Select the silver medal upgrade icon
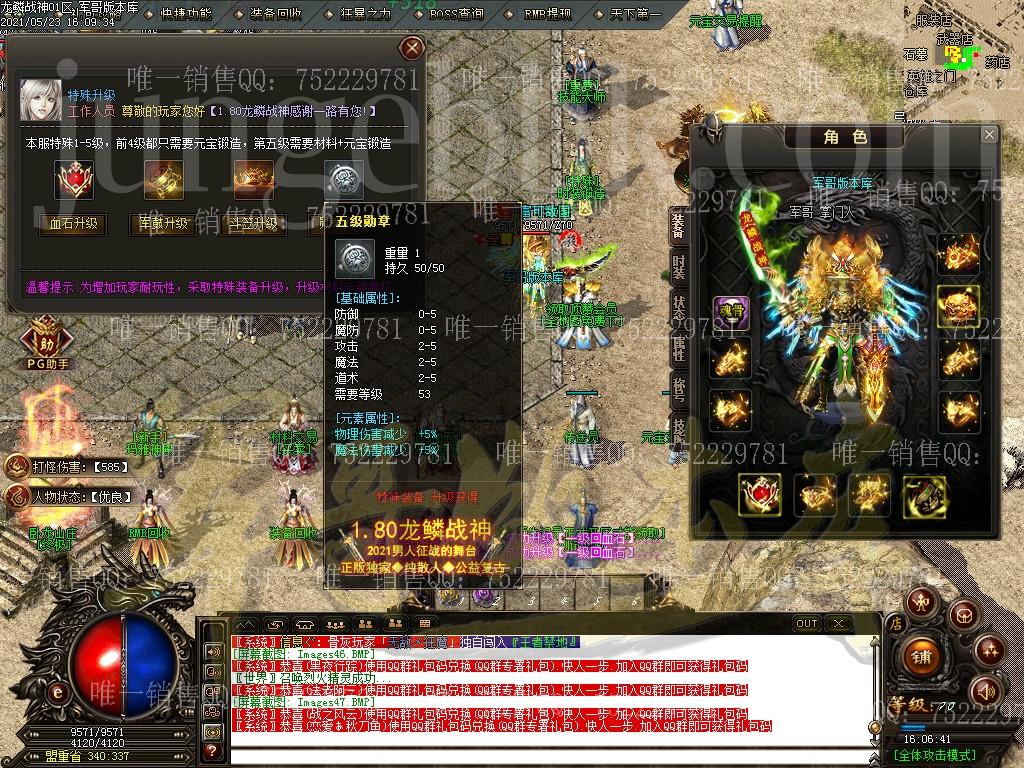 pyautogui.click(x=343, y=181)
